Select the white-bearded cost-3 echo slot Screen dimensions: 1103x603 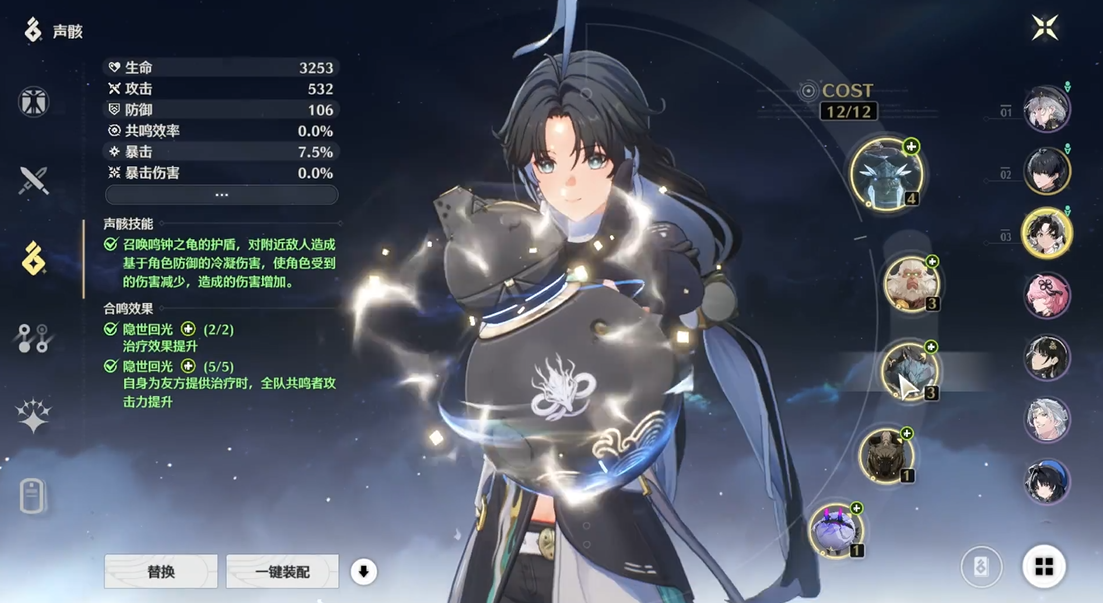[910, 284]
